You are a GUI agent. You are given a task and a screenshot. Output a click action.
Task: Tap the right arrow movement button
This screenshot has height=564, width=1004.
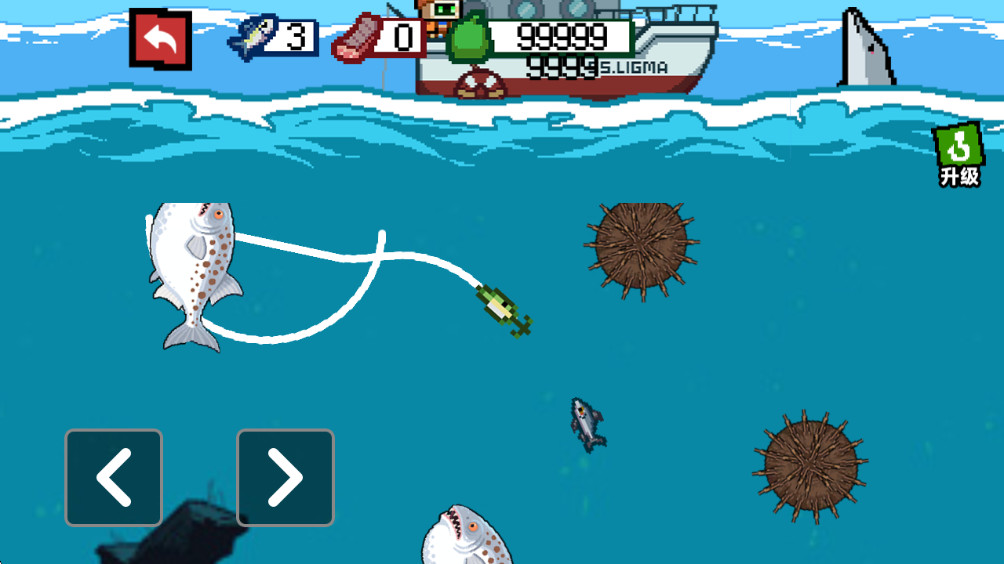(x=285, y=478)
